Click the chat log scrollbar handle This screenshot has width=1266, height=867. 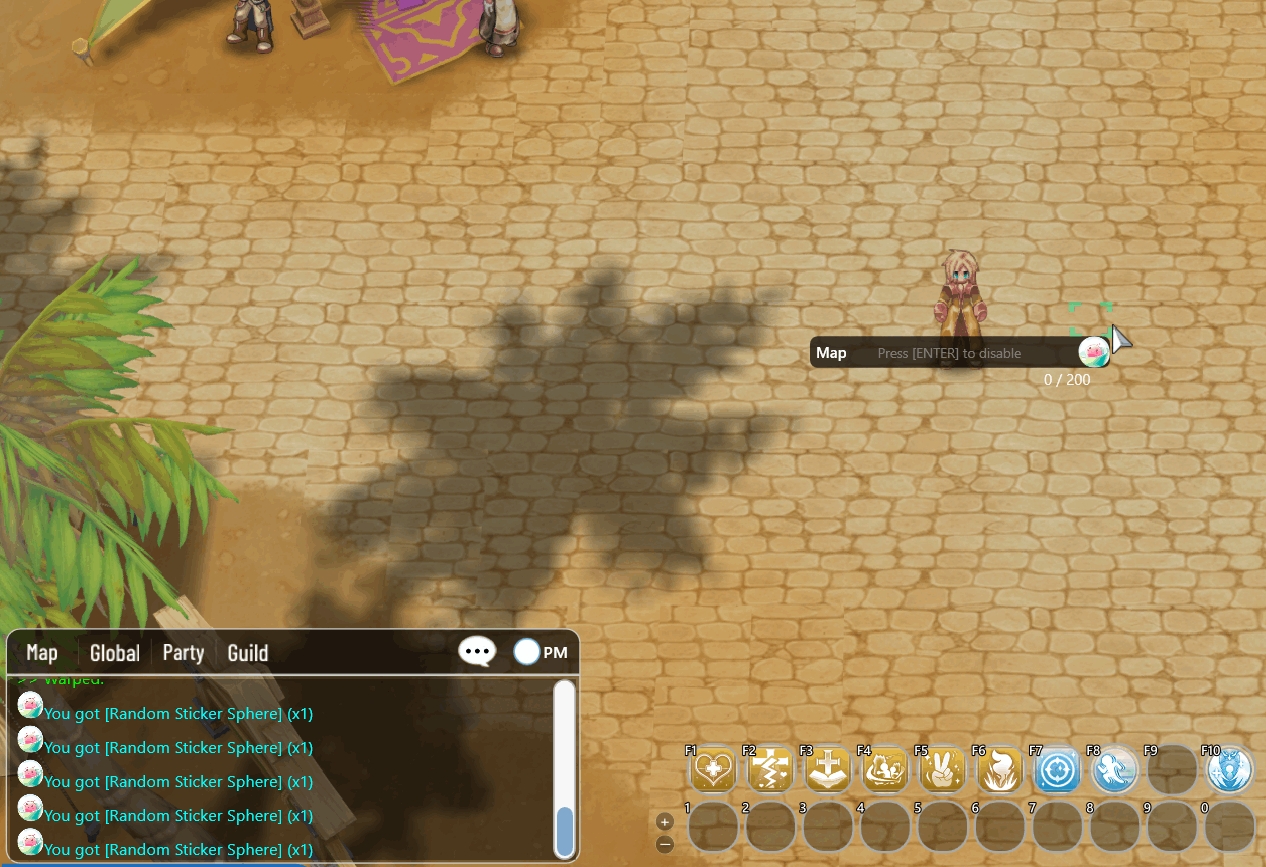565,831
